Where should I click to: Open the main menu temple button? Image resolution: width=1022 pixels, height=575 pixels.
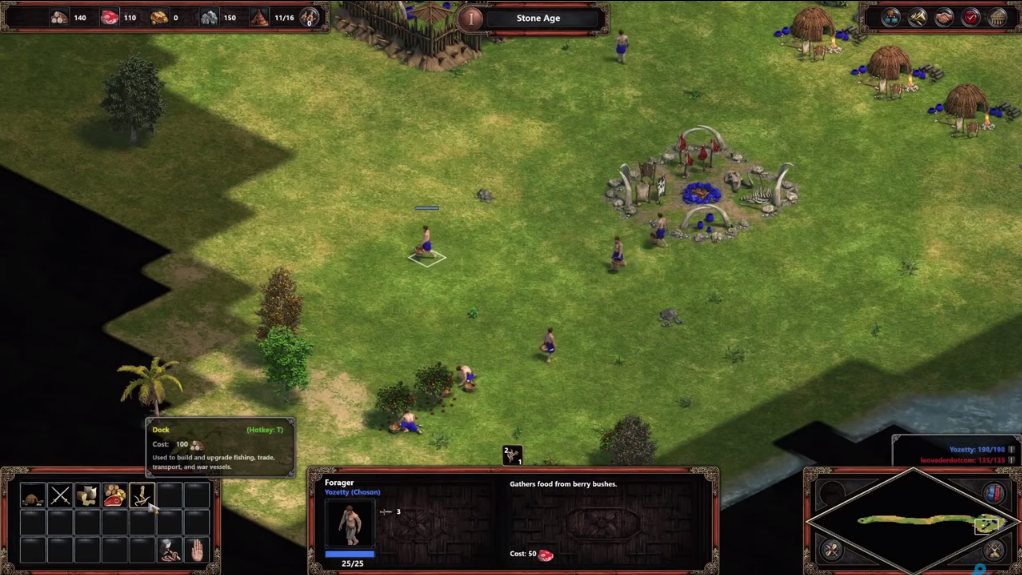[998, 18]
